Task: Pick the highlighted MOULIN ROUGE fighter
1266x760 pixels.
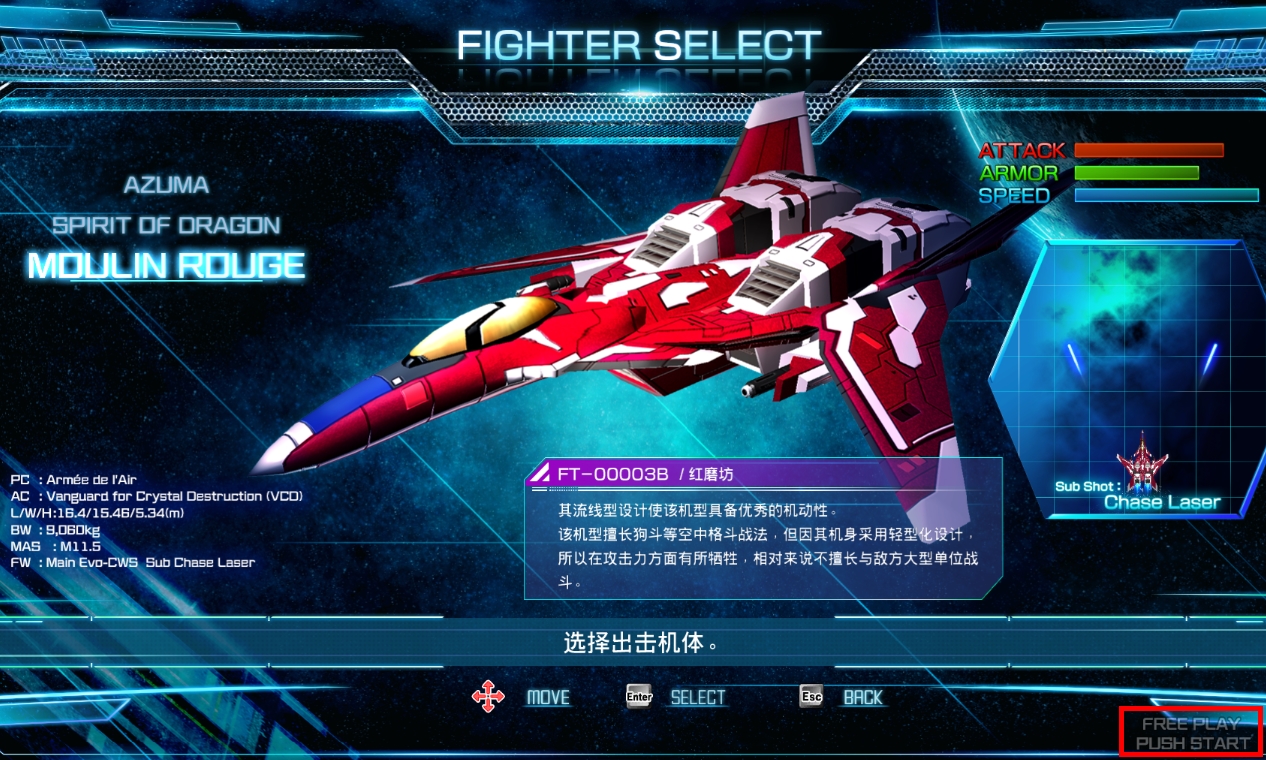Action: coord(166,266)
